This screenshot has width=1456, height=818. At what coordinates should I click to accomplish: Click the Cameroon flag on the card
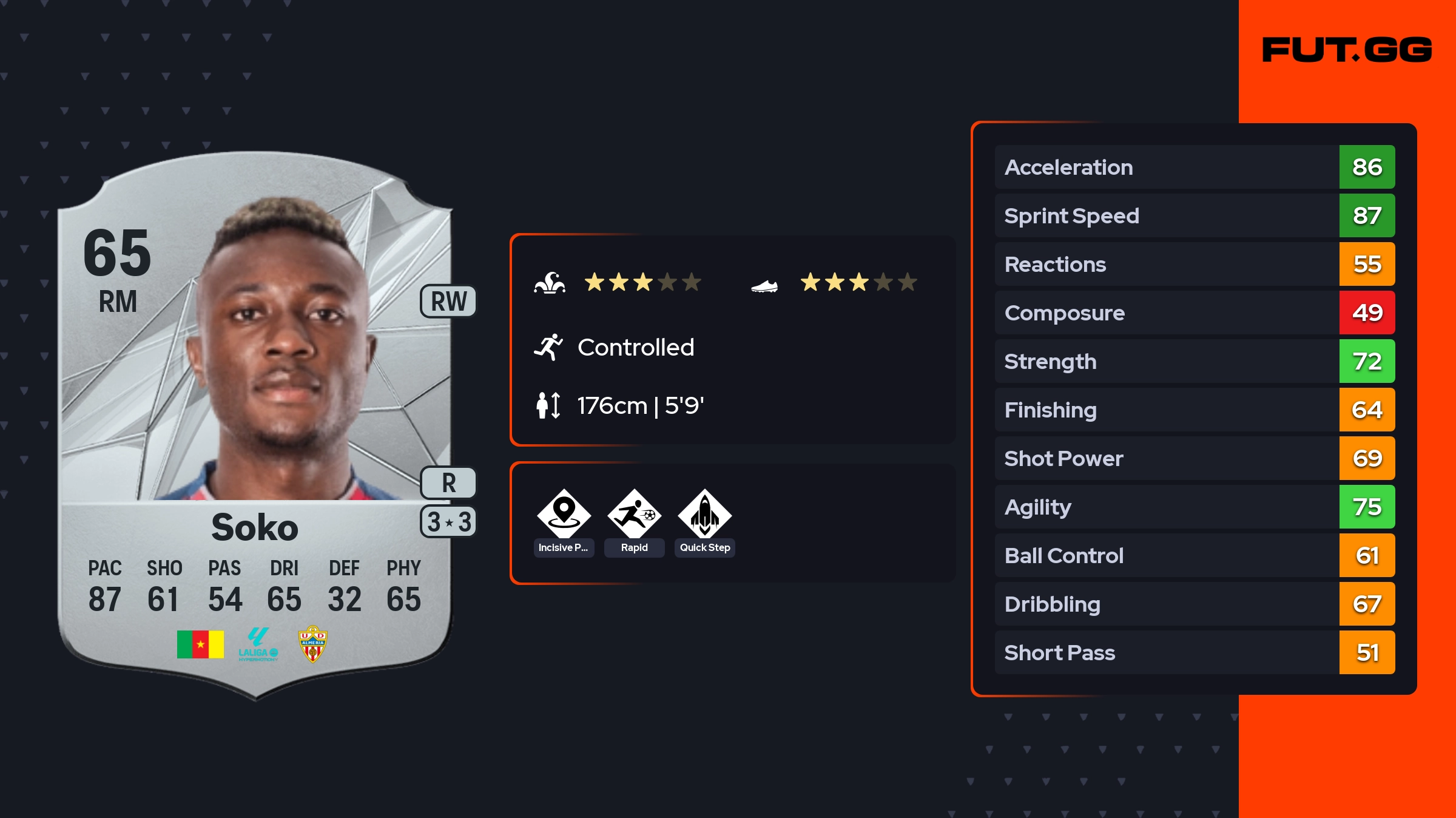click(x=200, y=644)
